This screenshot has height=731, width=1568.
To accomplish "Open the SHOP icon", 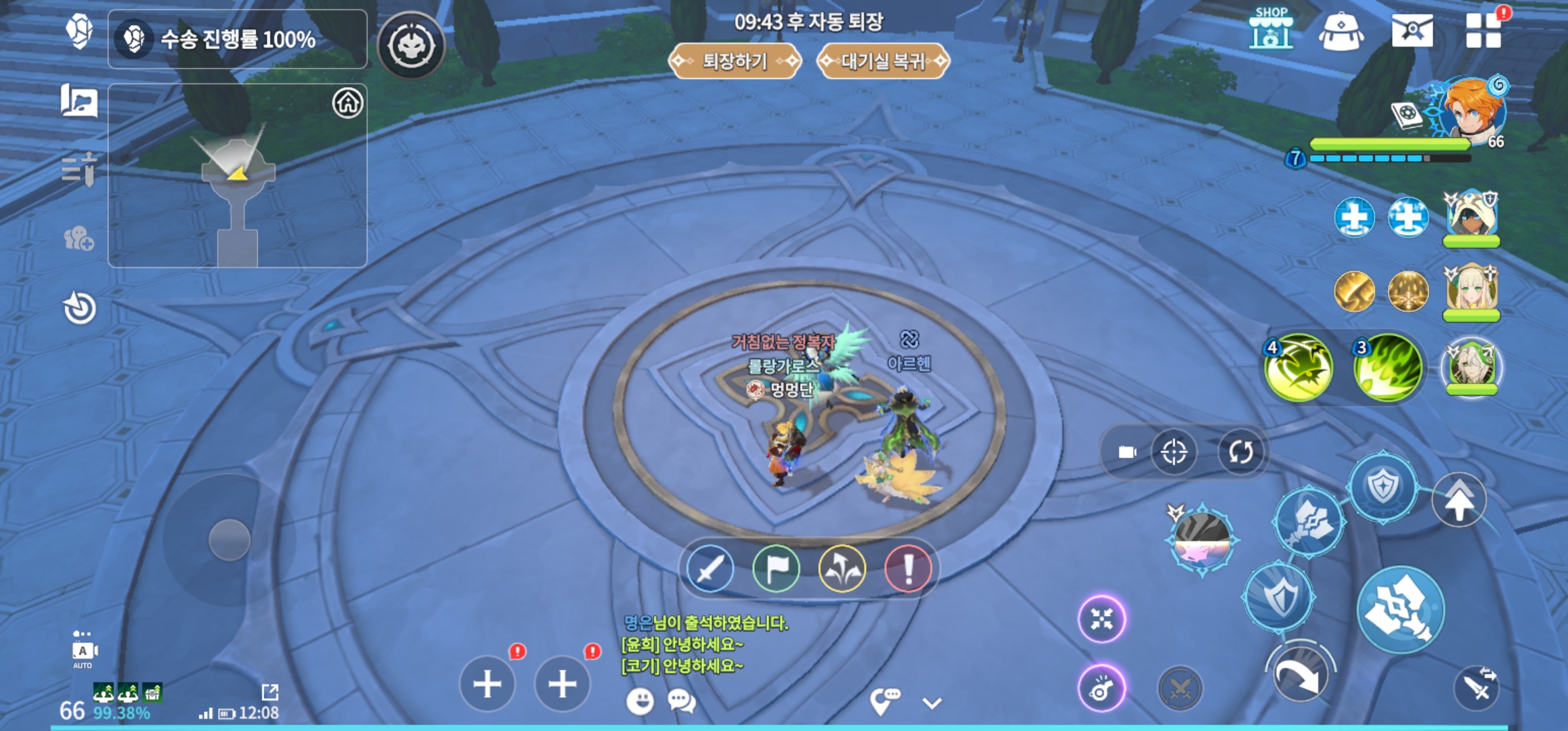I will [1271, 29].
